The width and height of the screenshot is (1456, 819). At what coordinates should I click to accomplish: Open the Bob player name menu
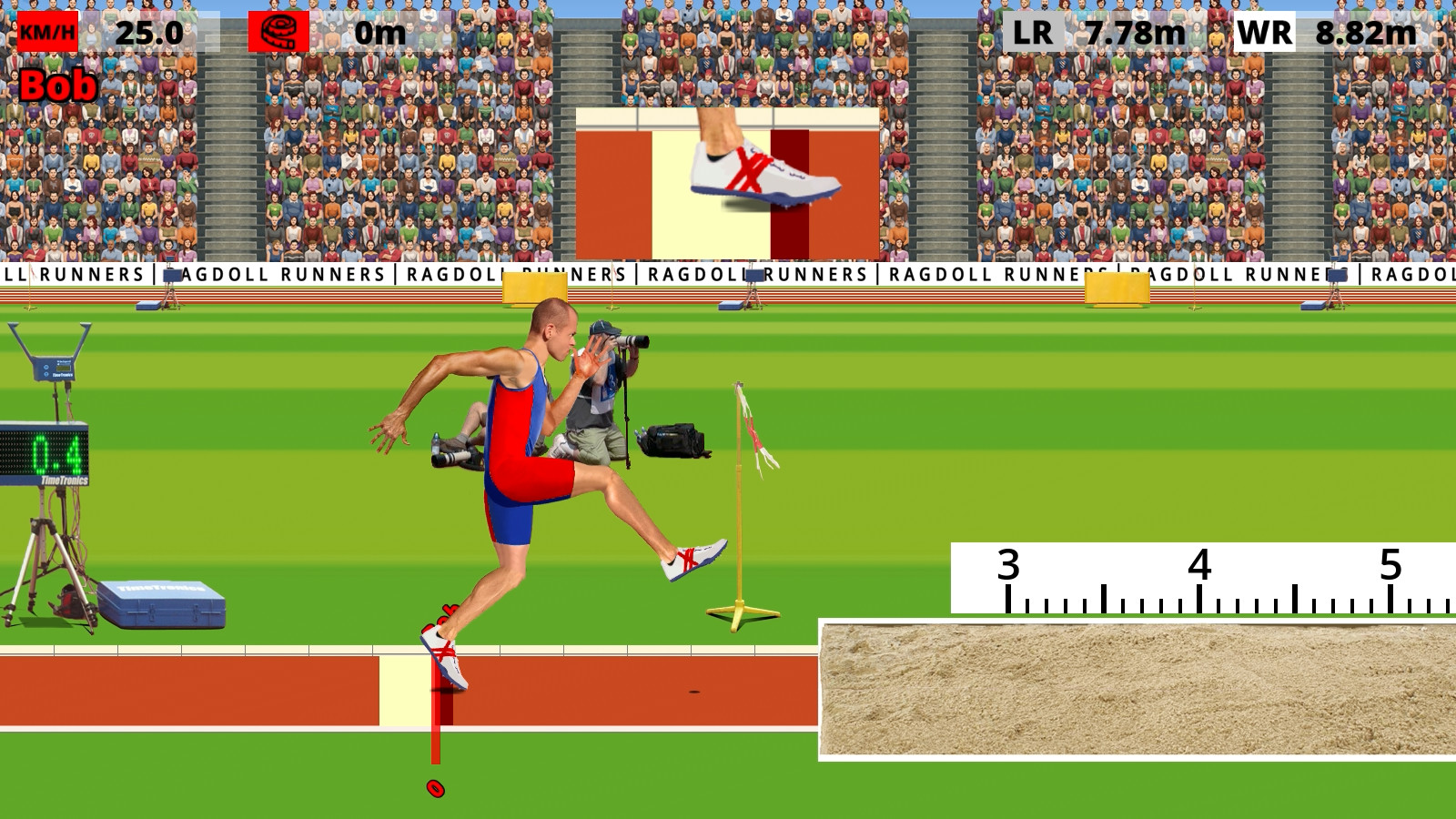pos(56,86)
